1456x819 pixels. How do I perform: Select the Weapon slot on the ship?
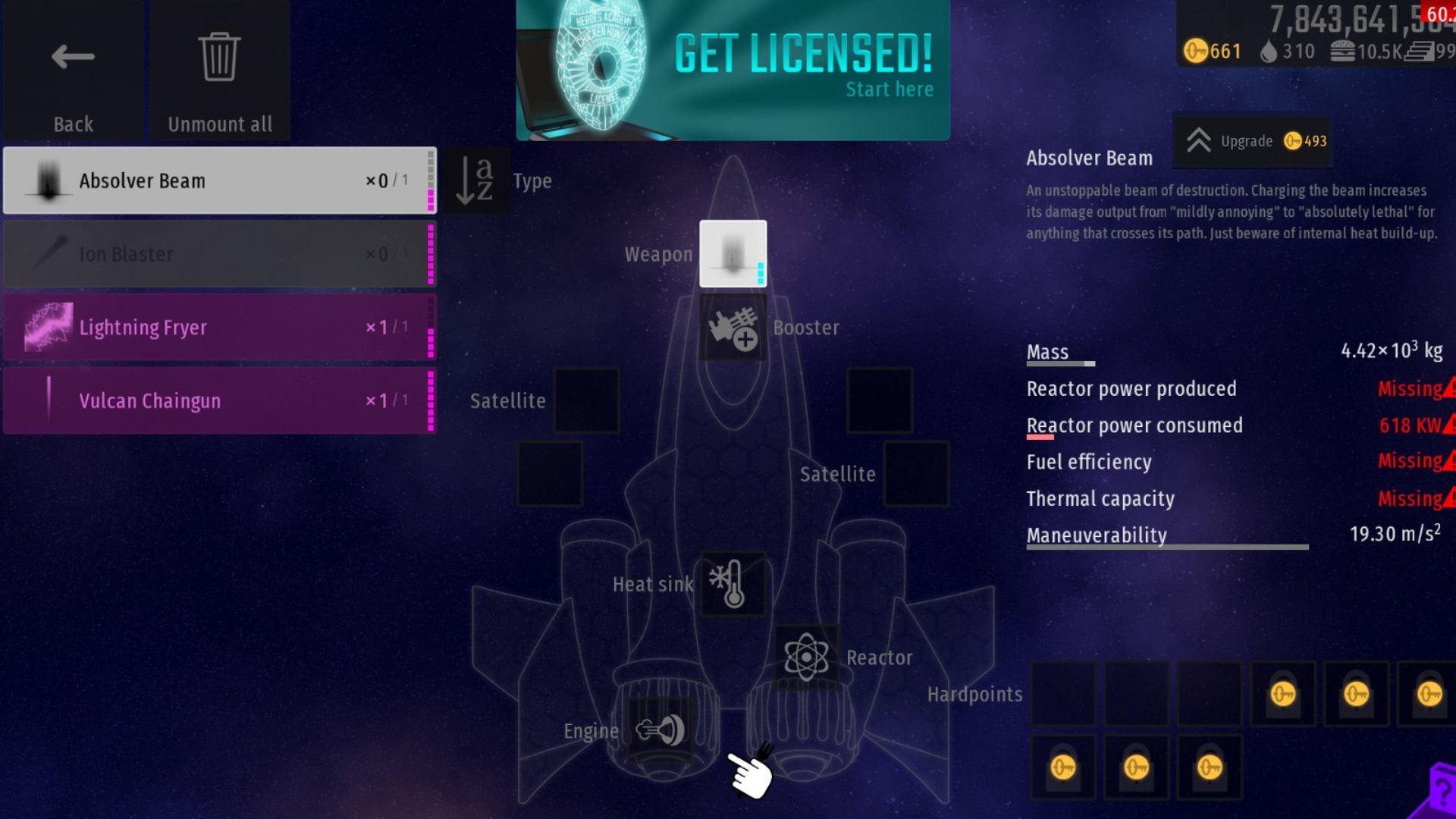click(x=733, y=254)
